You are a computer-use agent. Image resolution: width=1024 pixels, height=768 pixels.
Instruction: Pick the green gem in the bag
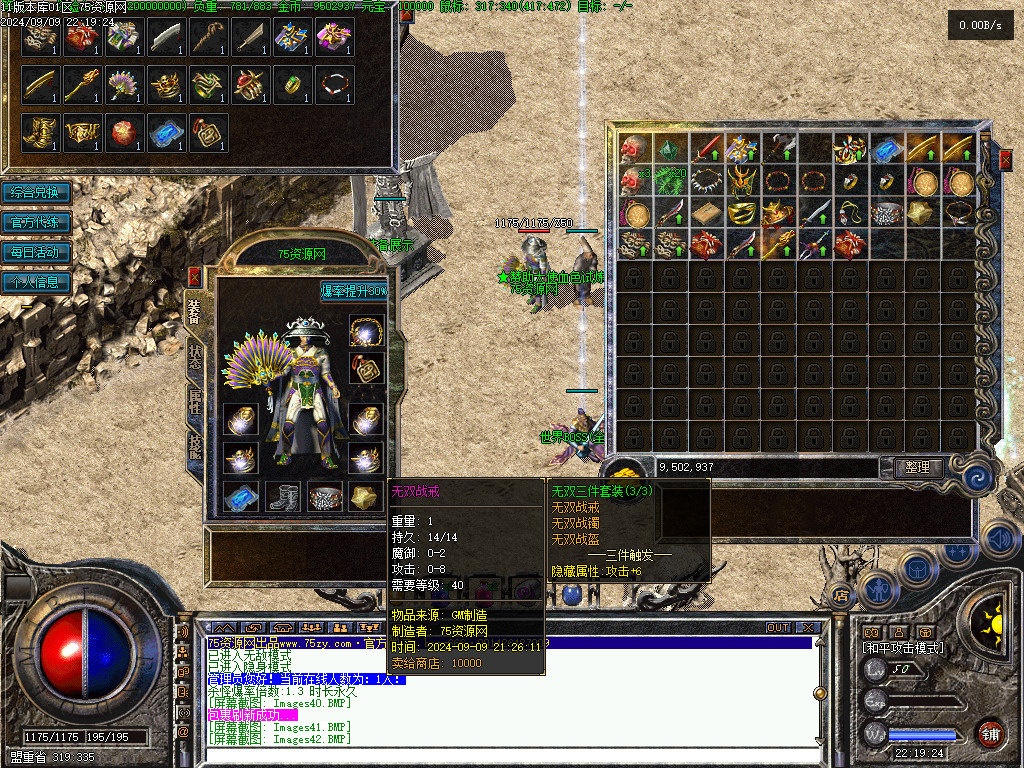(670, 150)
